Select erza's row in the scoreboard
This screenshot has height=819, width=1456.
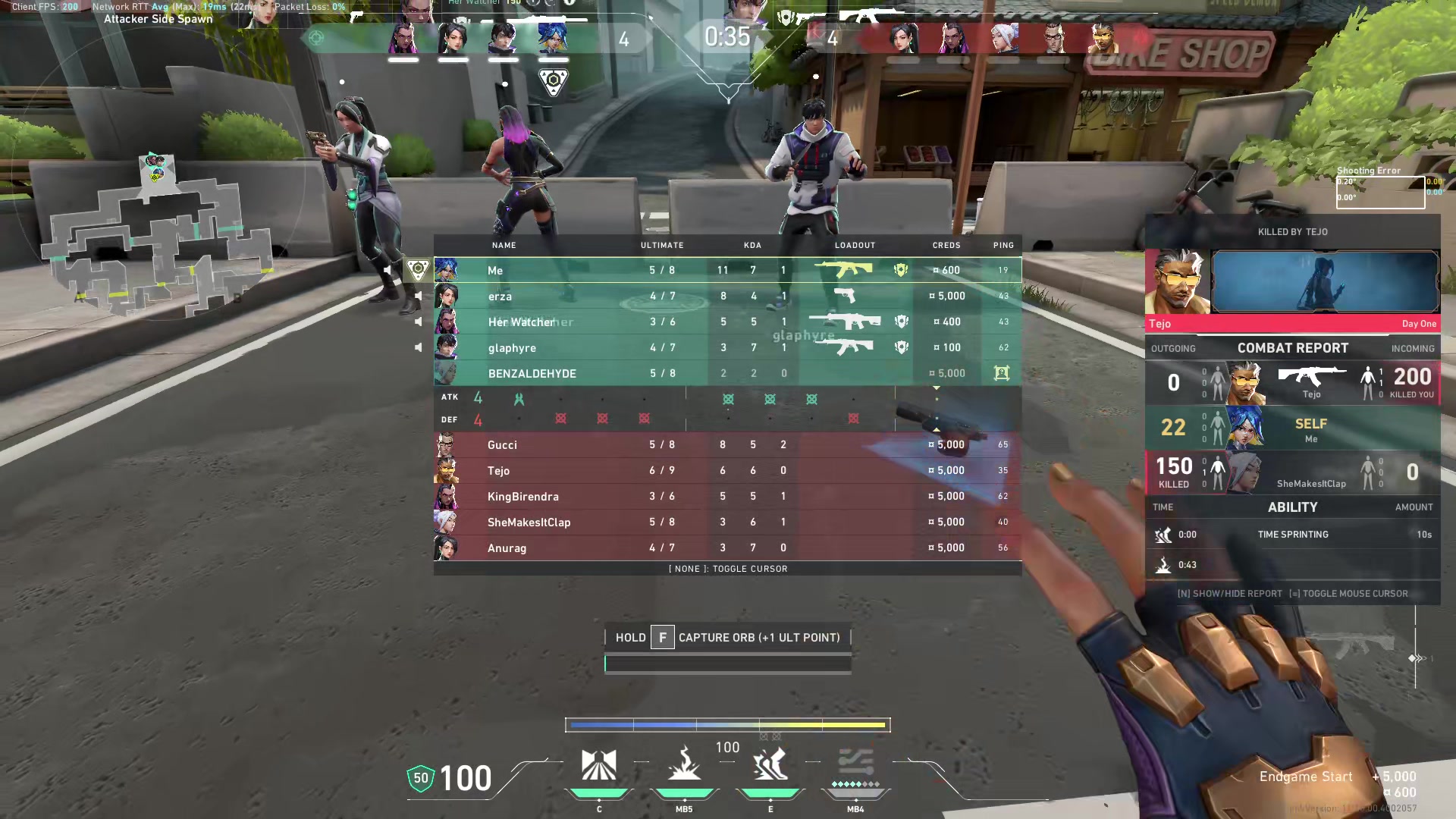tap(728, 296)
